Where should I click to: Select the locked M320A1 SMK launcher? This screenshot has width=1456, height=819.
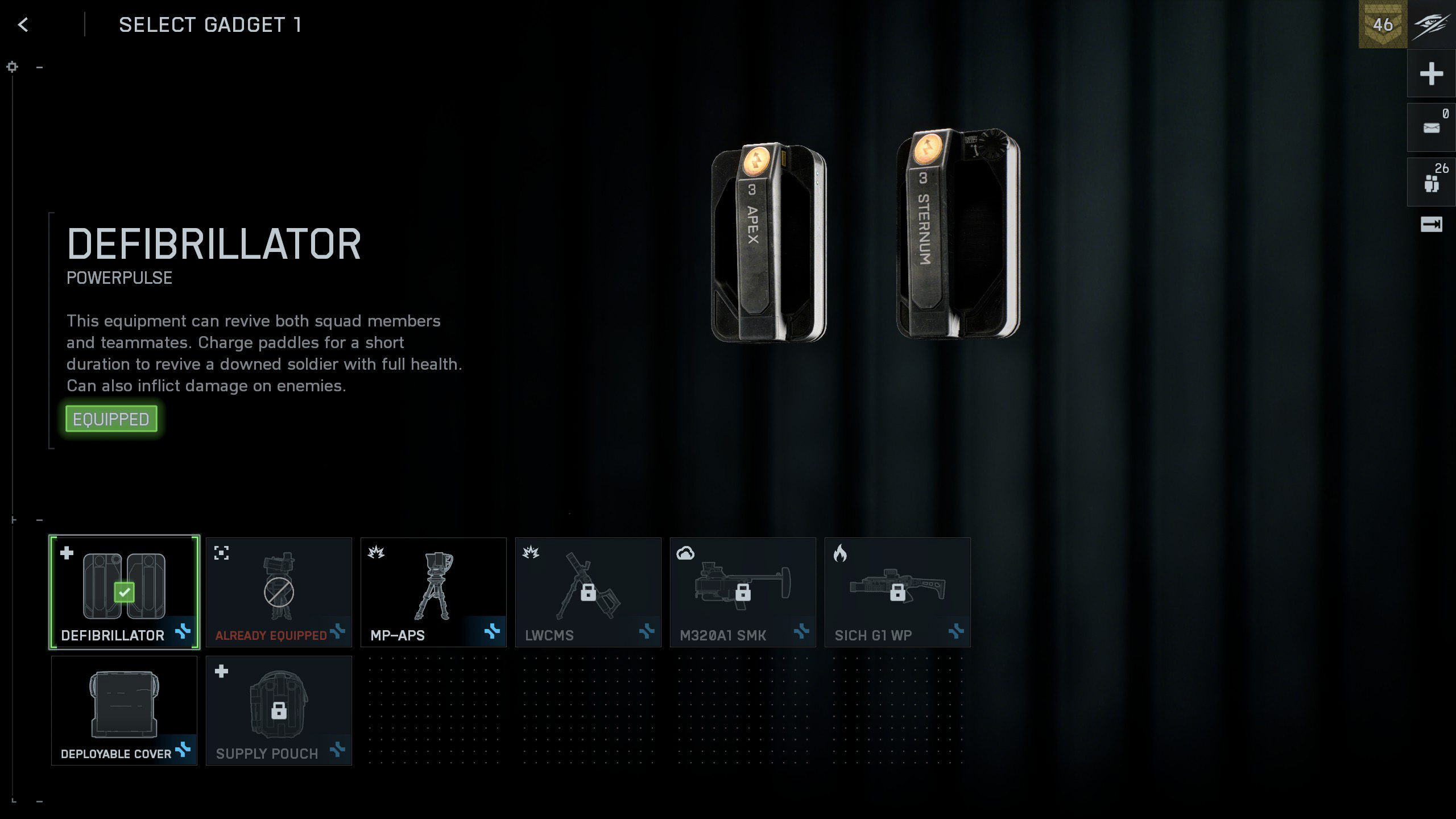[743, 591]
